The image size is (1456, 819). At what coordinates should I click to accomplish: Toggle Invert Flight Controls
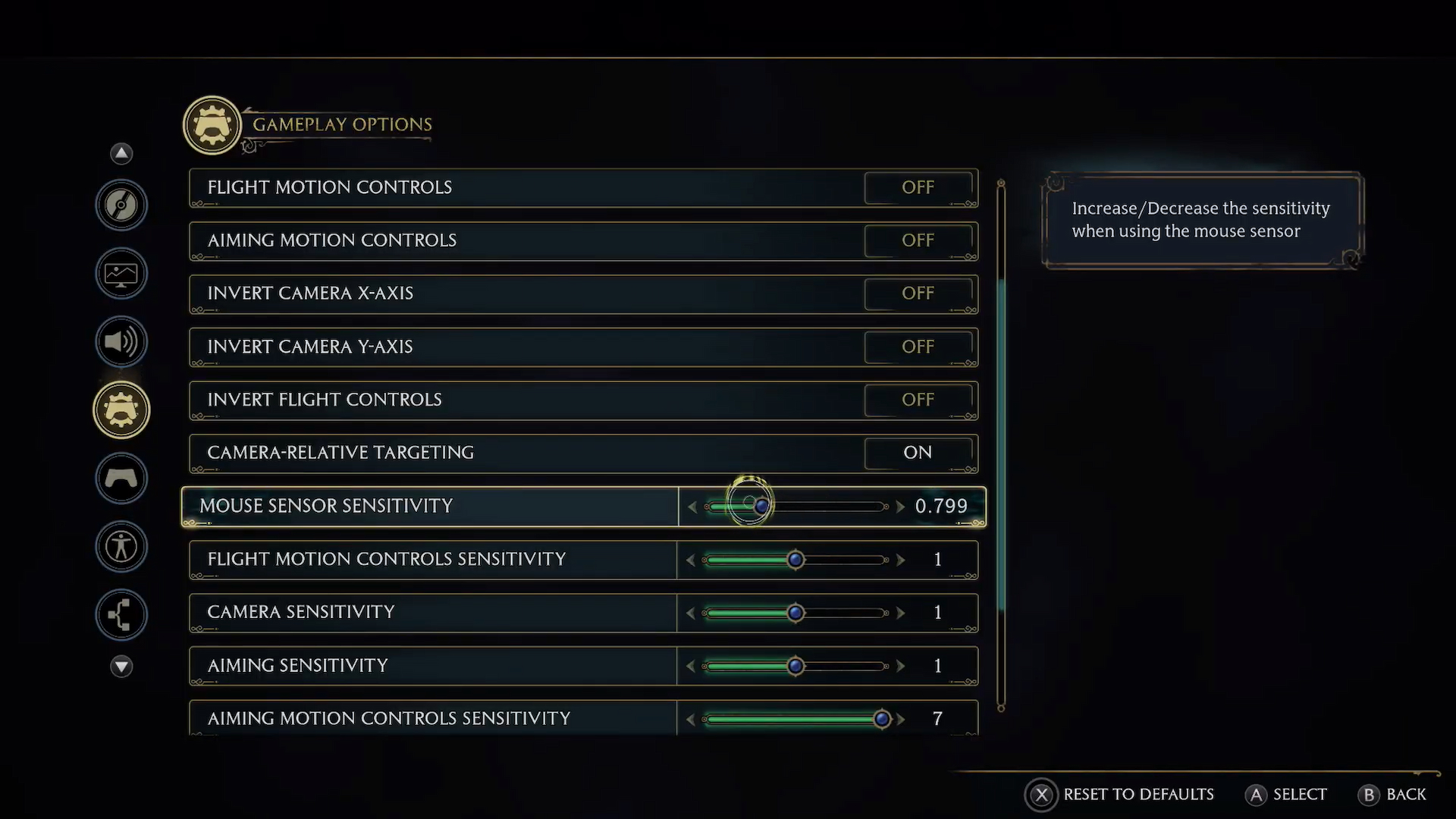(918, 400)
